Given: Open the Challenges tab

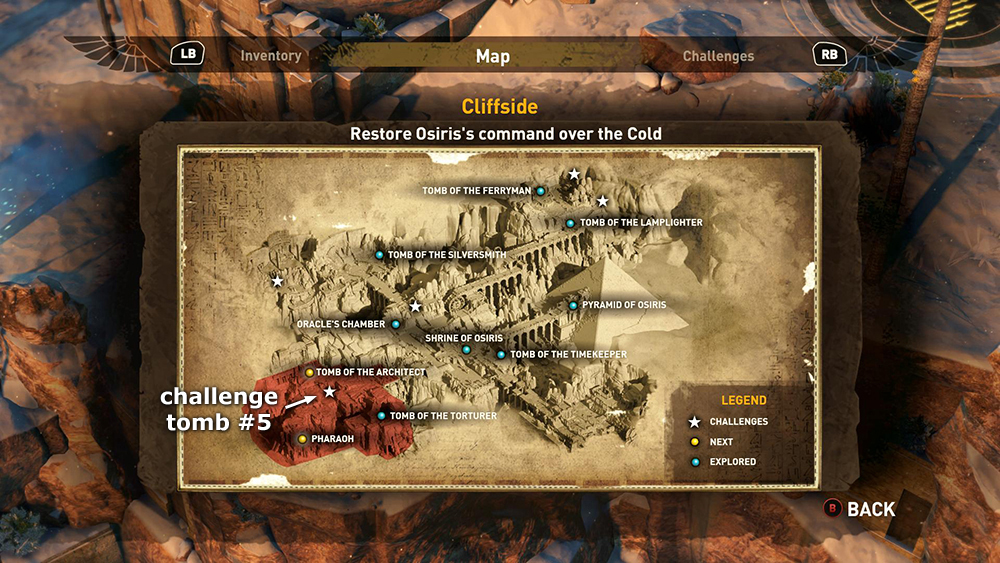Looking at the screenshot, I should [x=718, y=56].
